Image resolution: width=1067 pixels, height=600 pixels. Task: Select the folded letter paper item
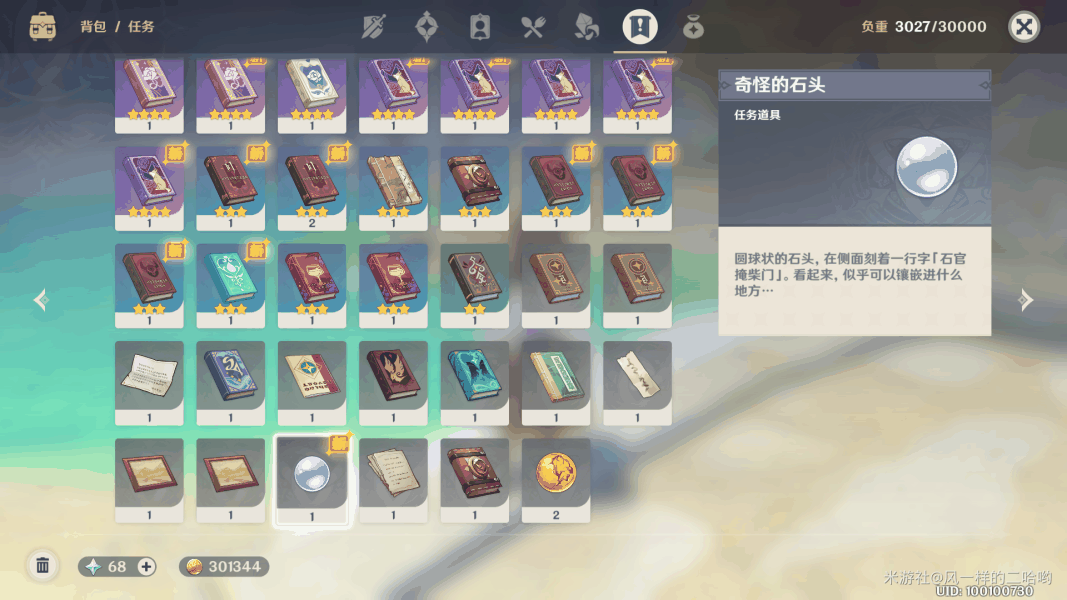149,377
